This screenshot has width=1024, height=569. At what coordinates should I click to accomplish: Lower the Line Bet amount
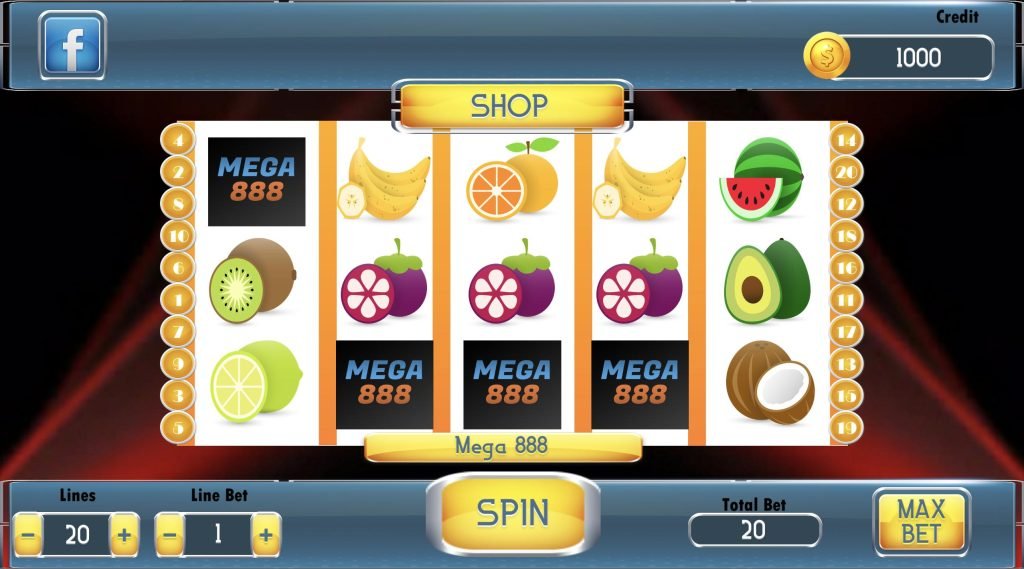point(170,535)
